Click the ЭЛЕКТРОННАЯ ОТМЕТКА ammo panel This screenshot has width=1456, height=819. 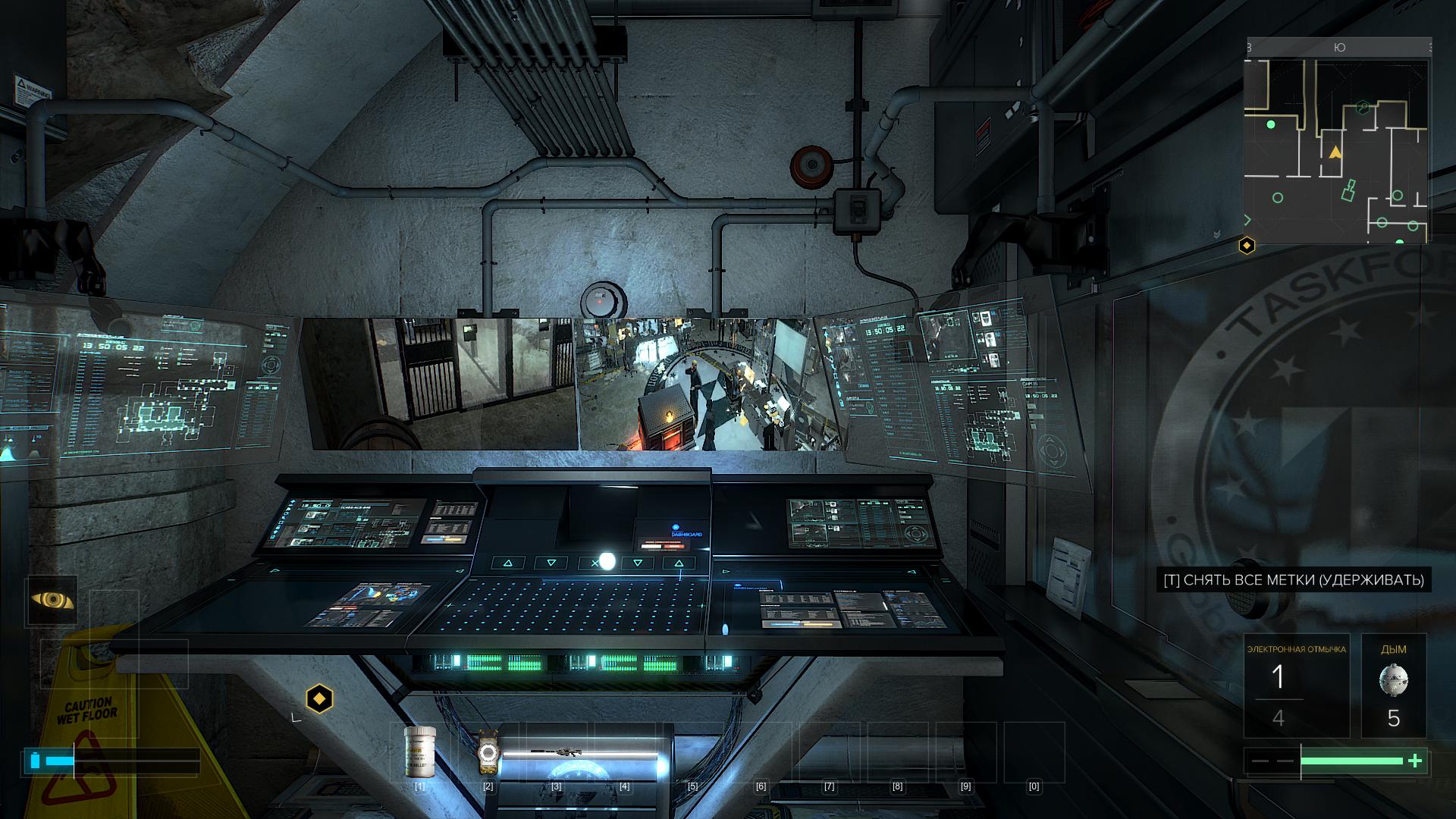click(x=1296, y=686)
